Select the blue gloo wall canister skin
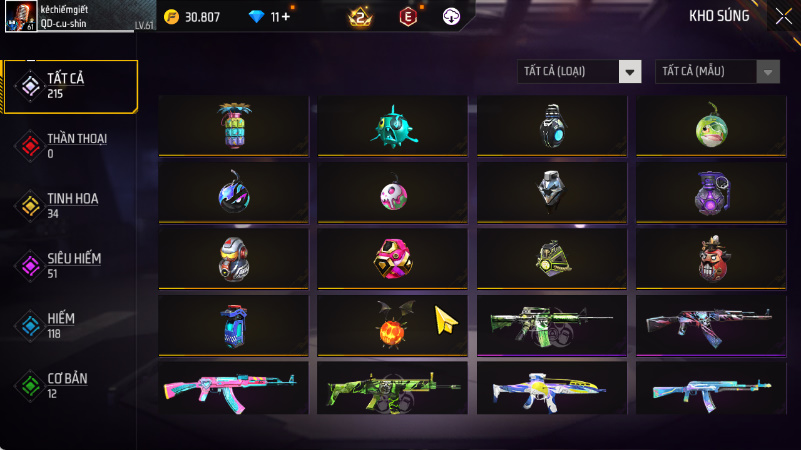Screen dimensions: 801x450 [233, 326]
